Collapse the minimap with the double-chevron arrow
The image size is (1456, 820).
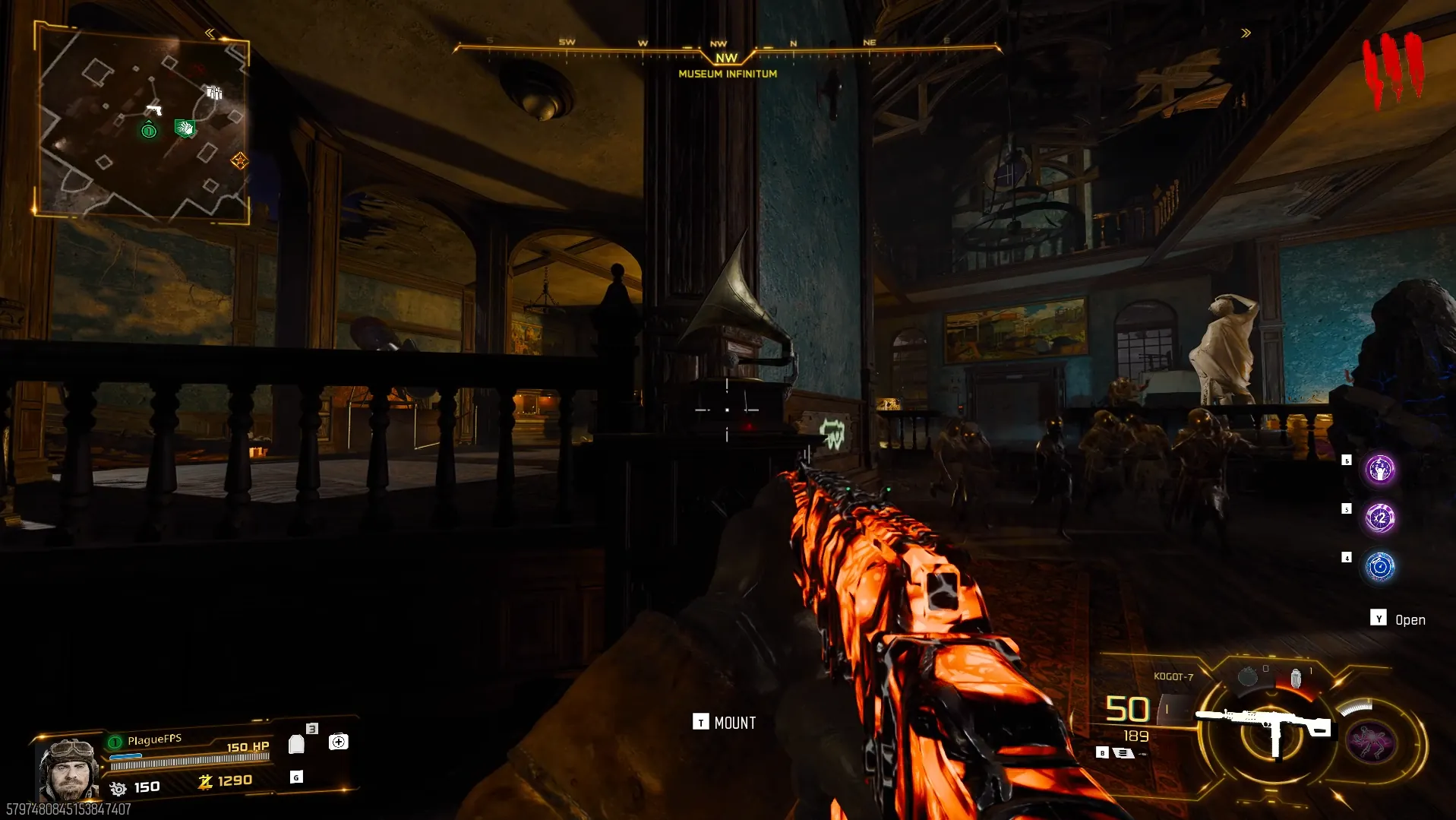pyautogui.click(x=210, y=33)
